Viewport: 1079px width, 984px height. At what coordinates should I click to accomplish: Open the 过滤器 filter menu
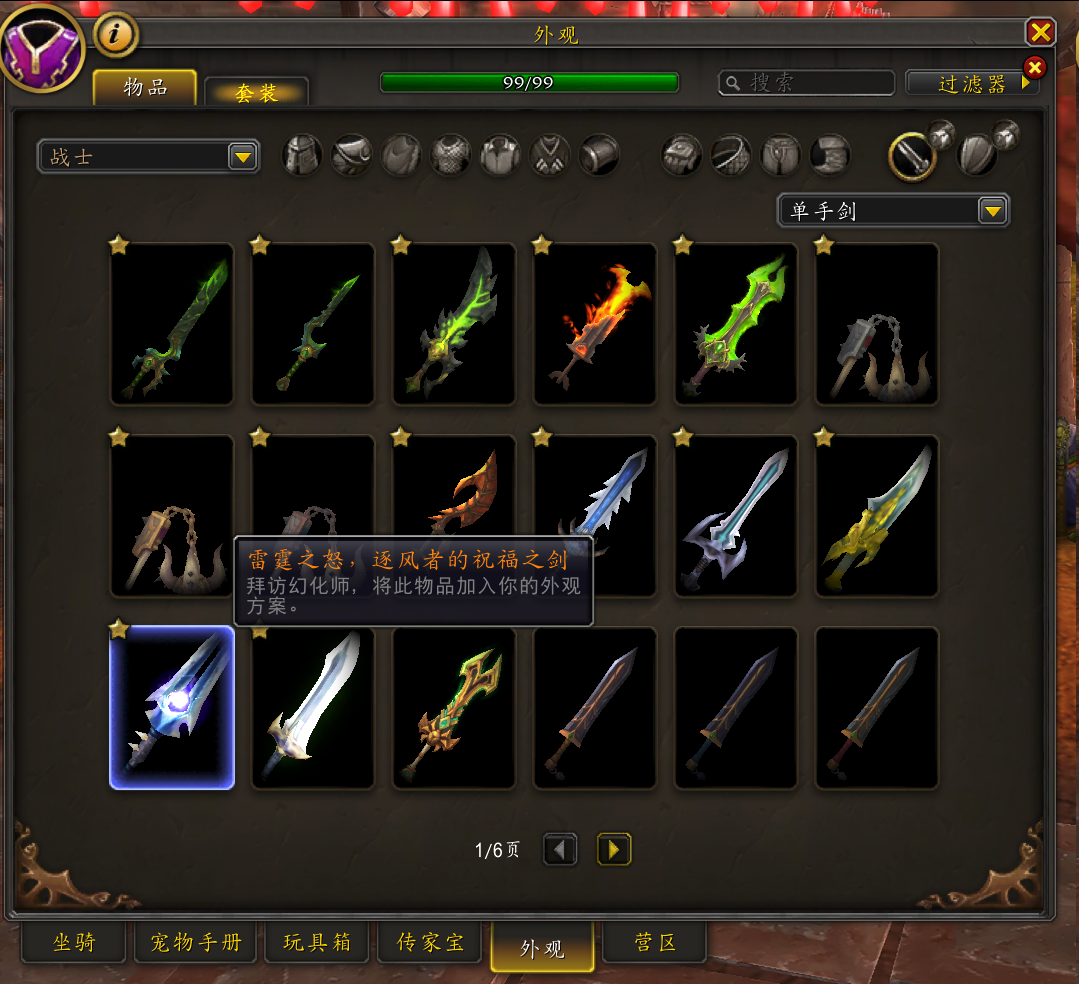(x=972, y=84)
